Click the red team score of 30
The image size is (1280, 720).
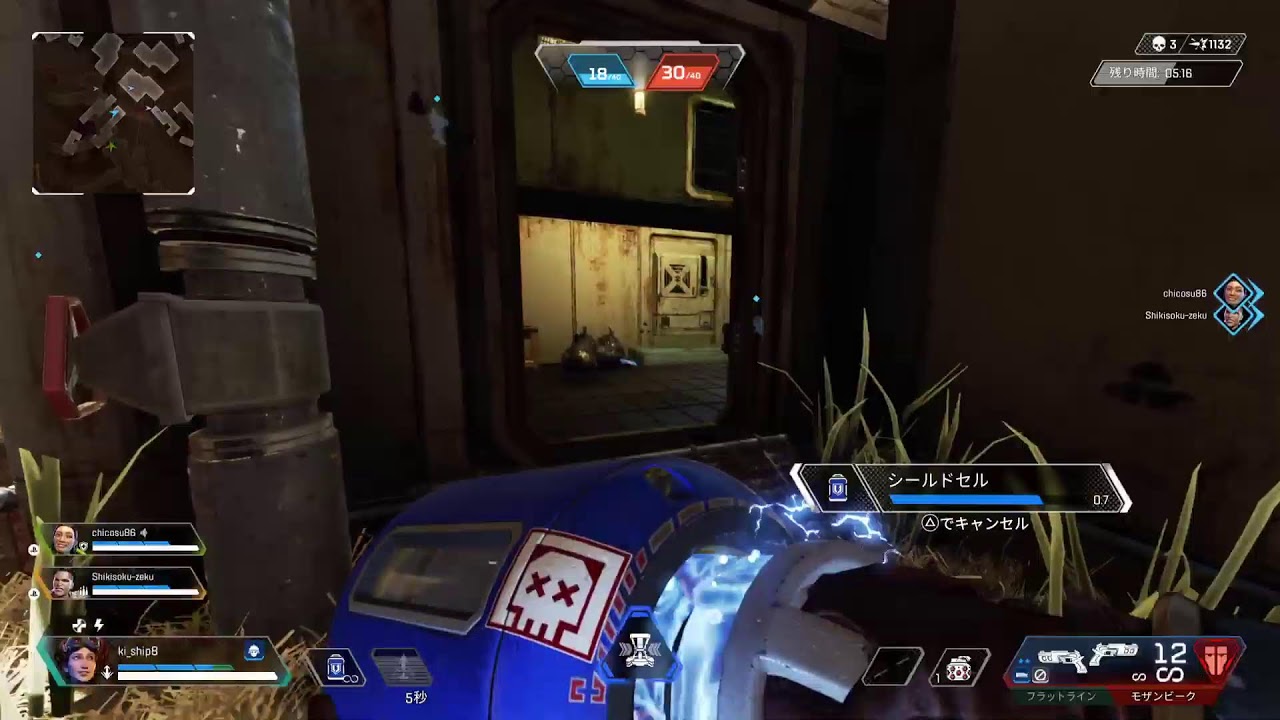tap(681, 73)
